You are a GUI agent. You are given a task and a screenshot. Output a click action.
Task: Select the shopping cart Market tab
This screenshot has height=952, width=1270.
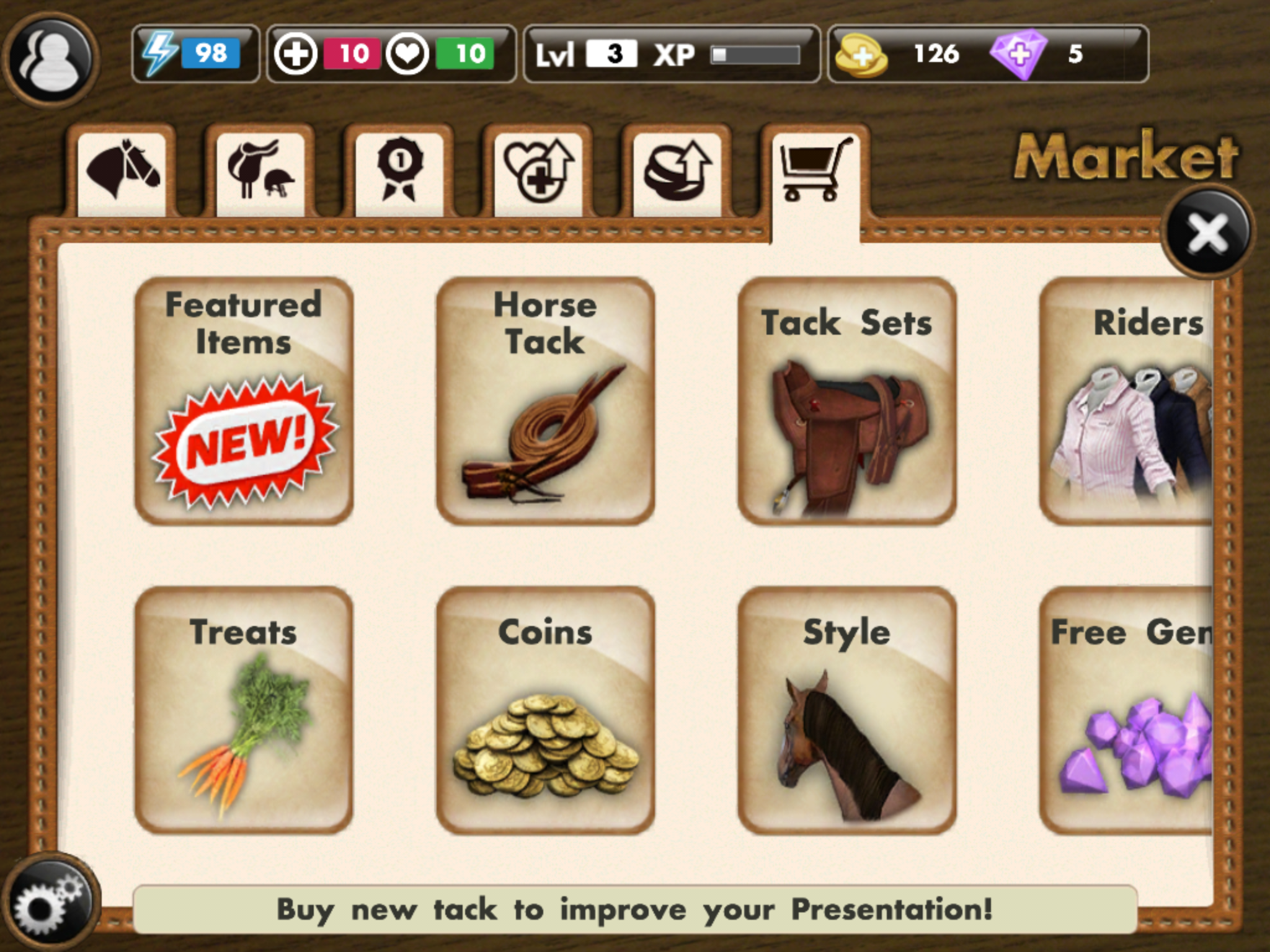pyautogui.click(x=815, y=169)
